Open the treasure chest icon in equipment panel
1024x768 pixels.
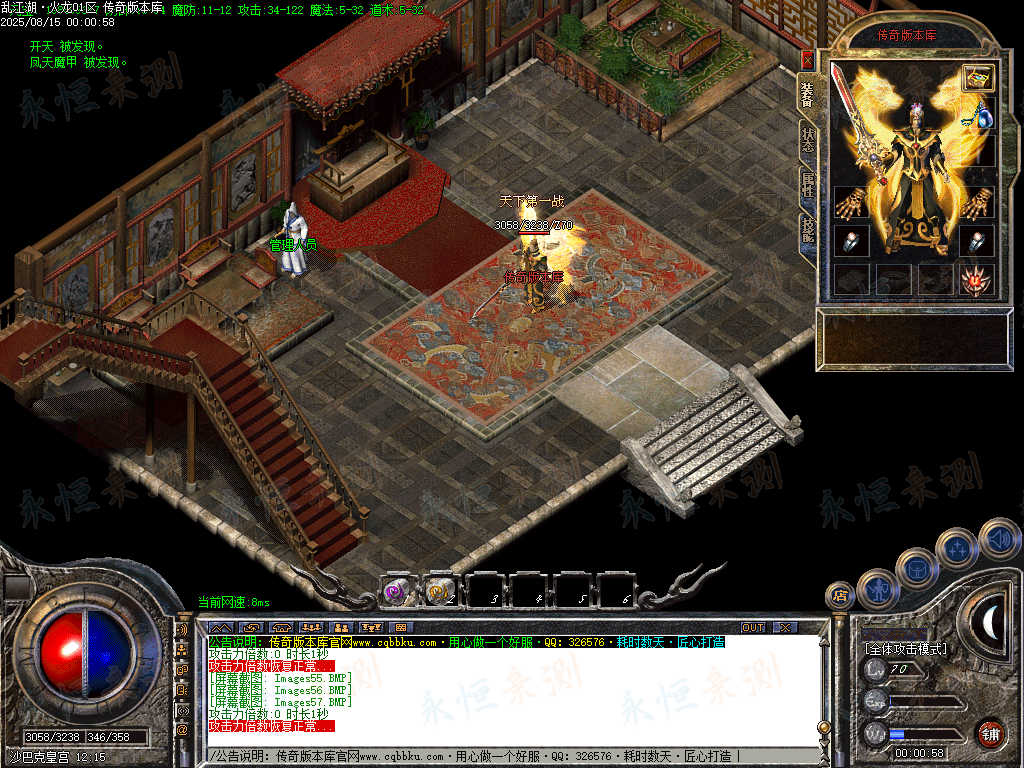point(978,78)
